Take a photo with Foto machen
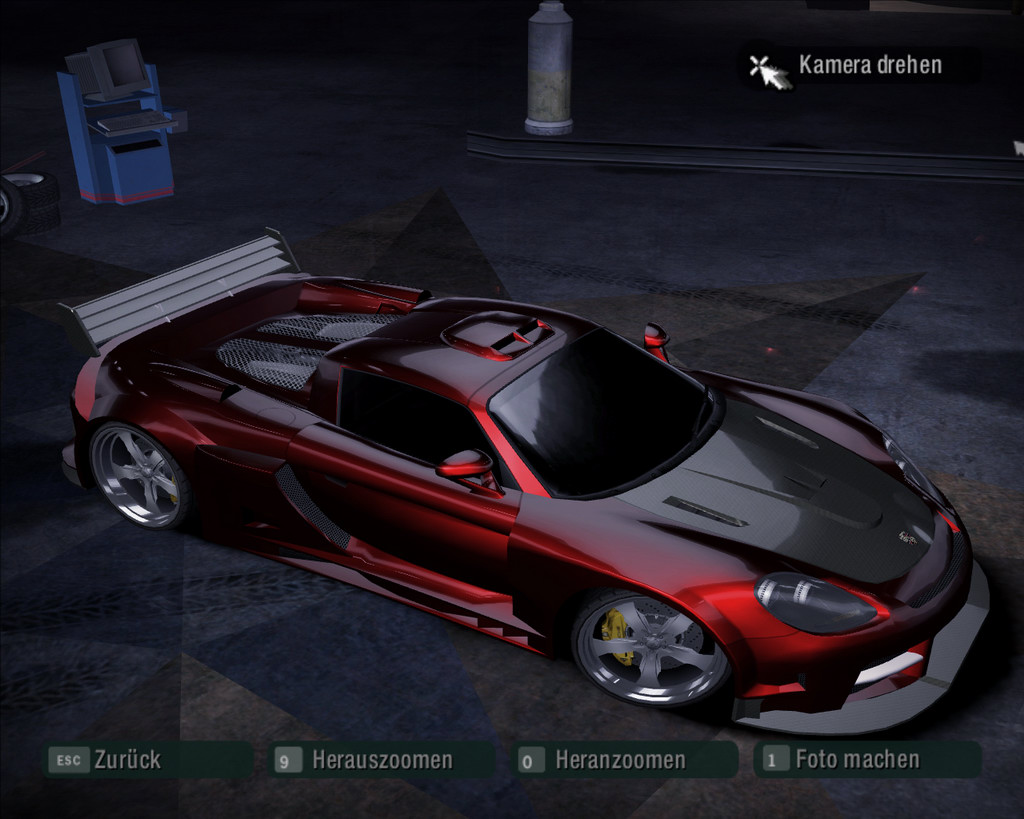The height and width of the screenshot is (819, 1024). (856, 759)
